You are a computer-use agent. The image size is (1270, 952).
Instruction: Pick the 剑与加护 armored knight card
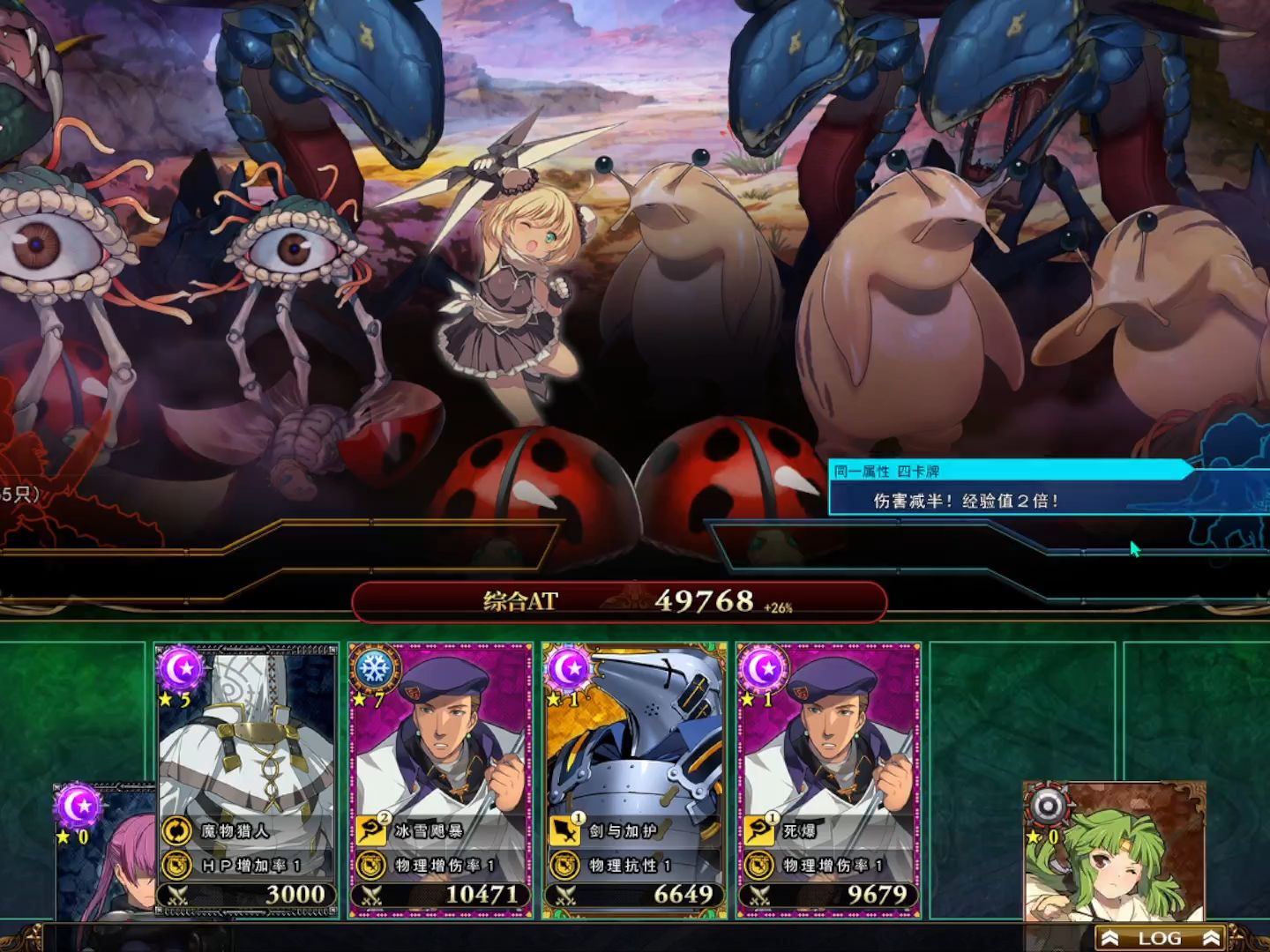tap(635, 776)
